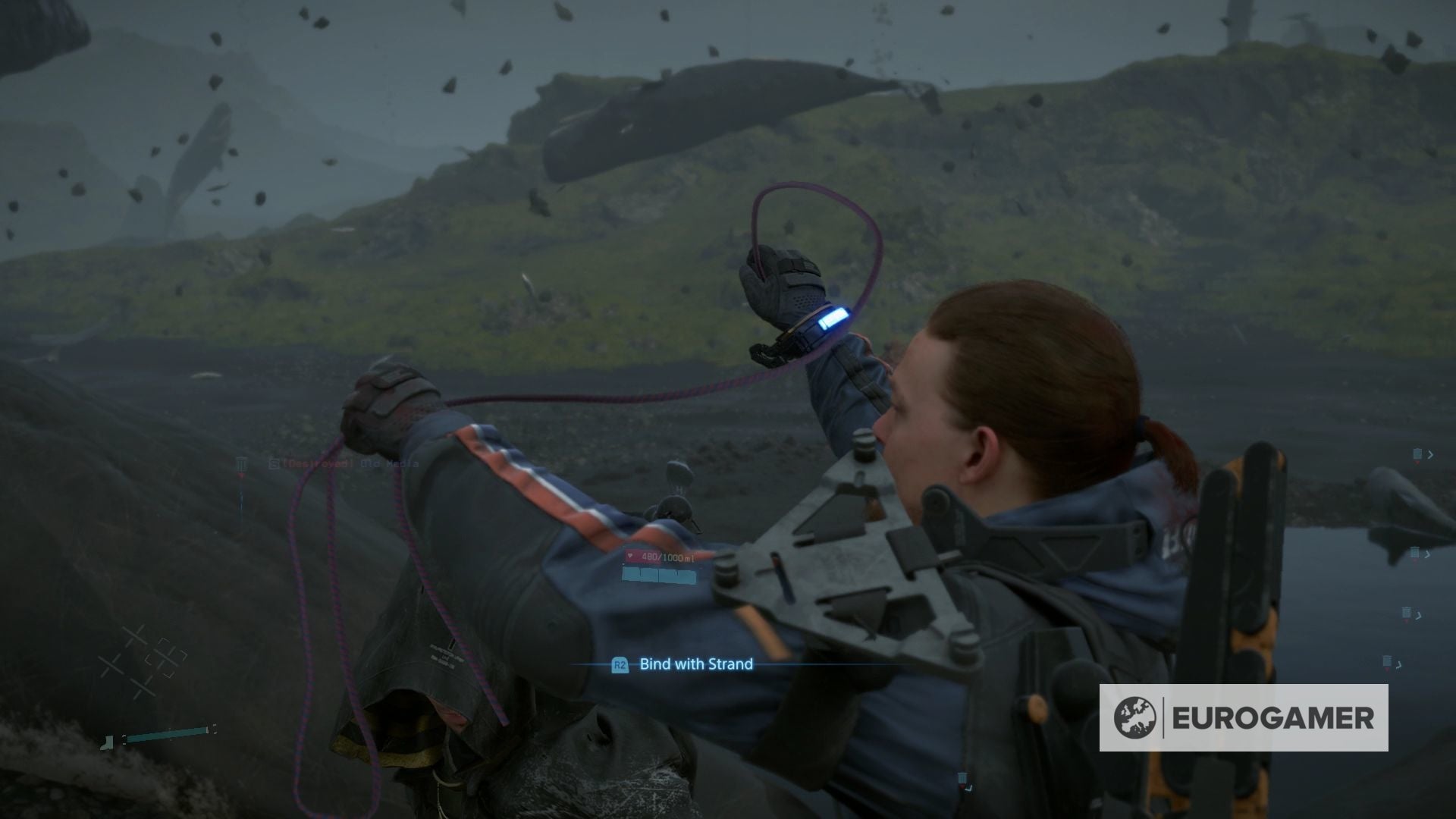Toggle the red marker below the top-right structure icon

[1418, 463]
